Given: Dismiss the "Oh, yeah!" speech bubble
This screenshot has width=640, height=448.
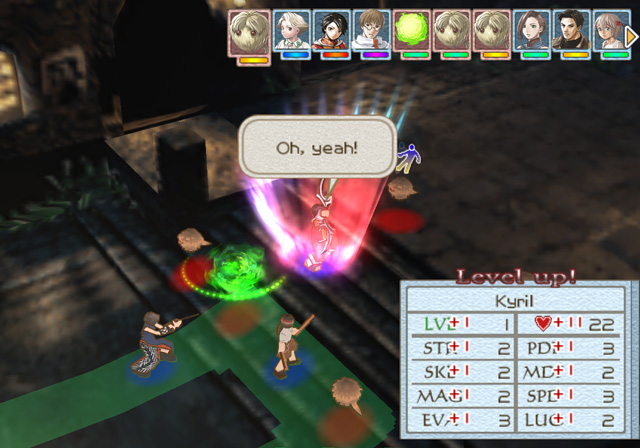Looking at the screenshot, I should click(x=316, y=149).
